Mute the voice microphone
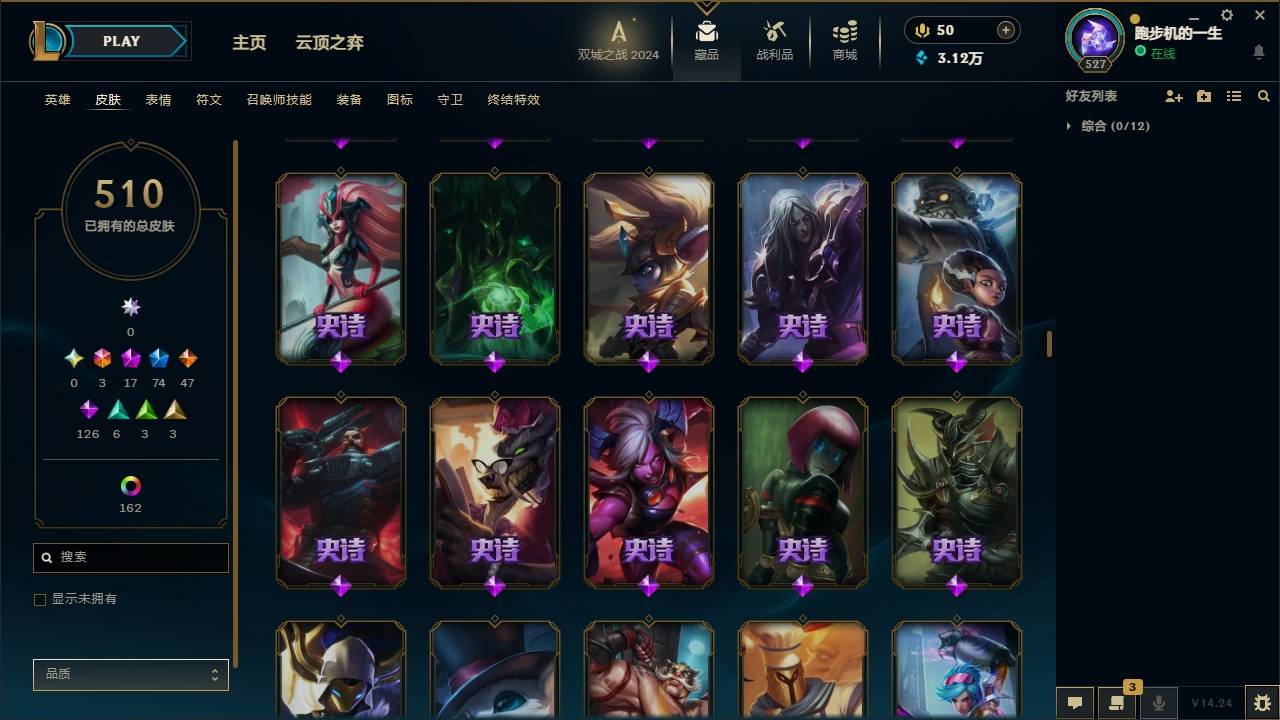 pyautogui.click(x=1160, y=703)
